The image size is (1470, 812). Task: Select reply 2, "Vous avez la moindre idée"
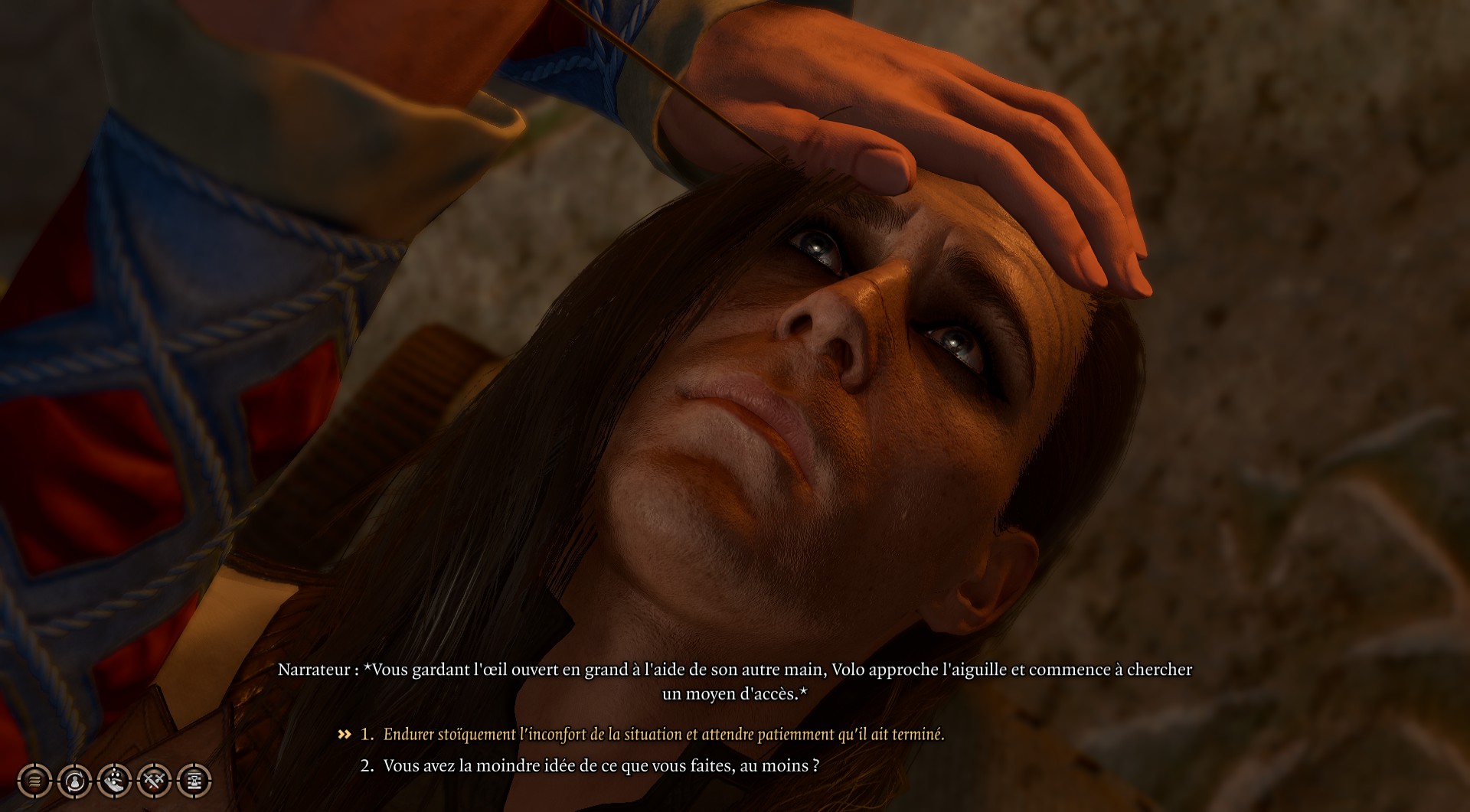600,766
